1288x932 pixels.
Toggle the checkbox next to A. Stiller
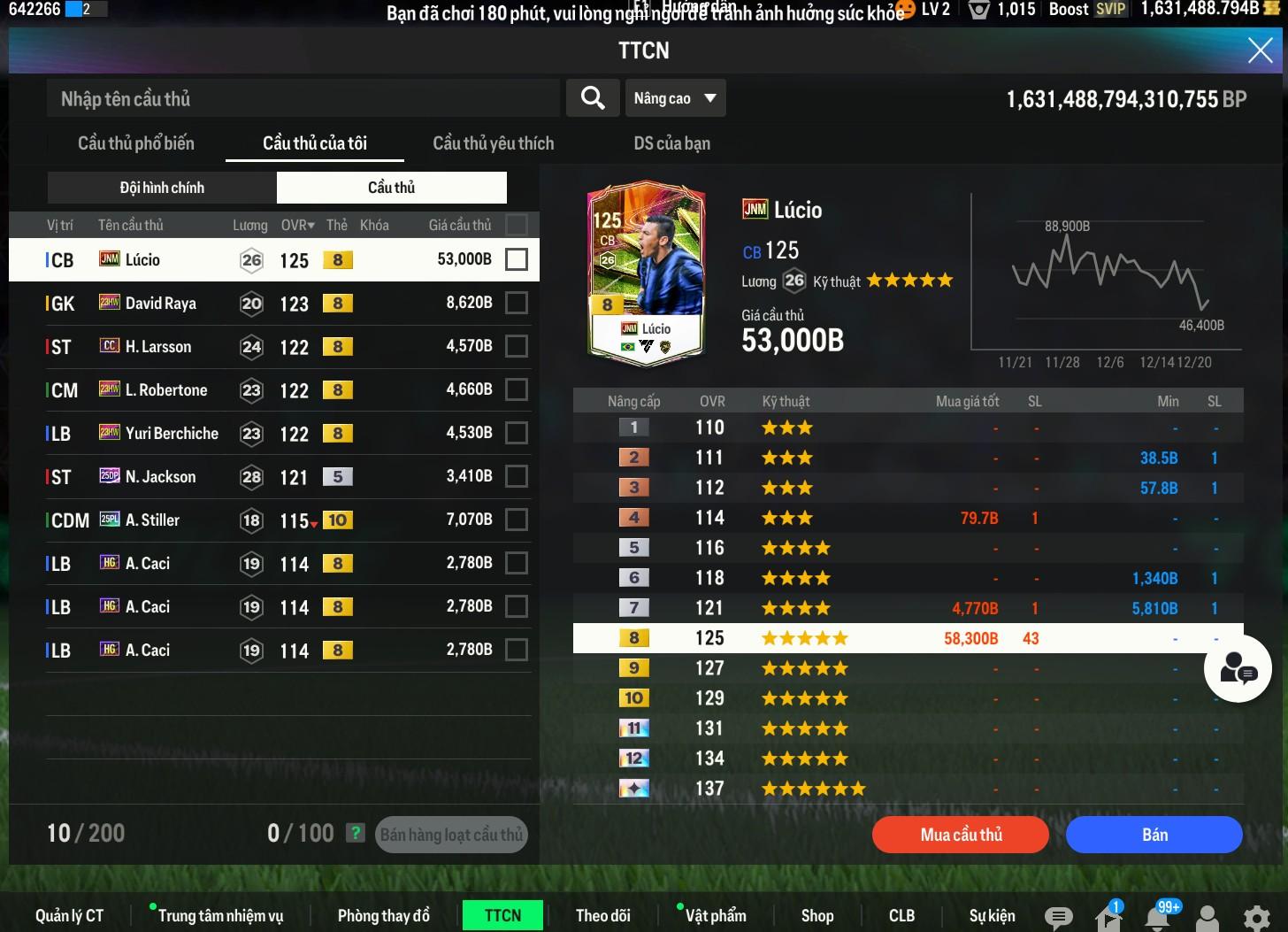(x=516, y=520)
